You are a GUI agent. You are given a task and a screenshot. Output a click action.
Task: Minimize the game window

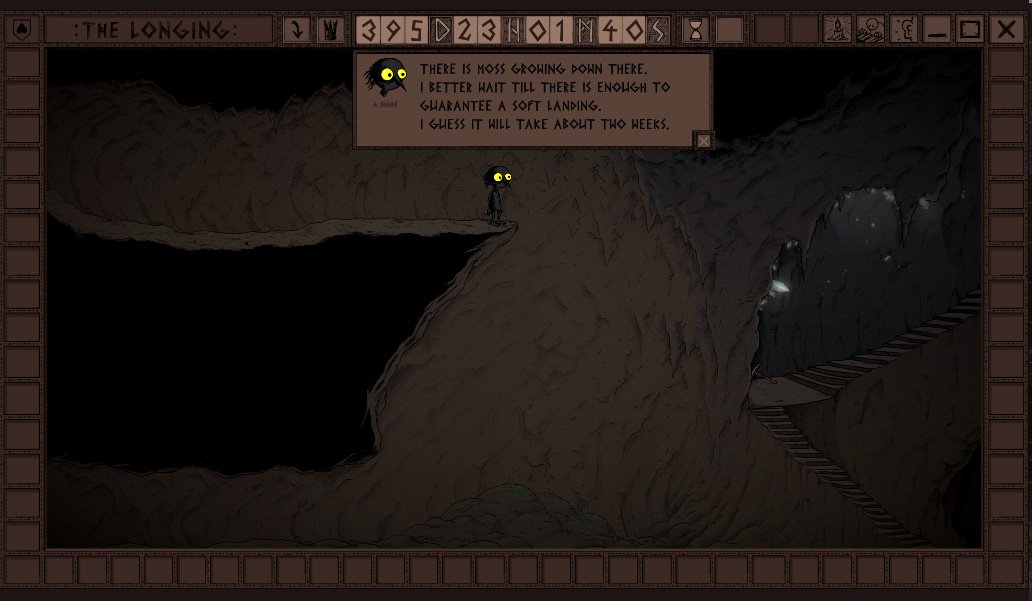point(937,30)
